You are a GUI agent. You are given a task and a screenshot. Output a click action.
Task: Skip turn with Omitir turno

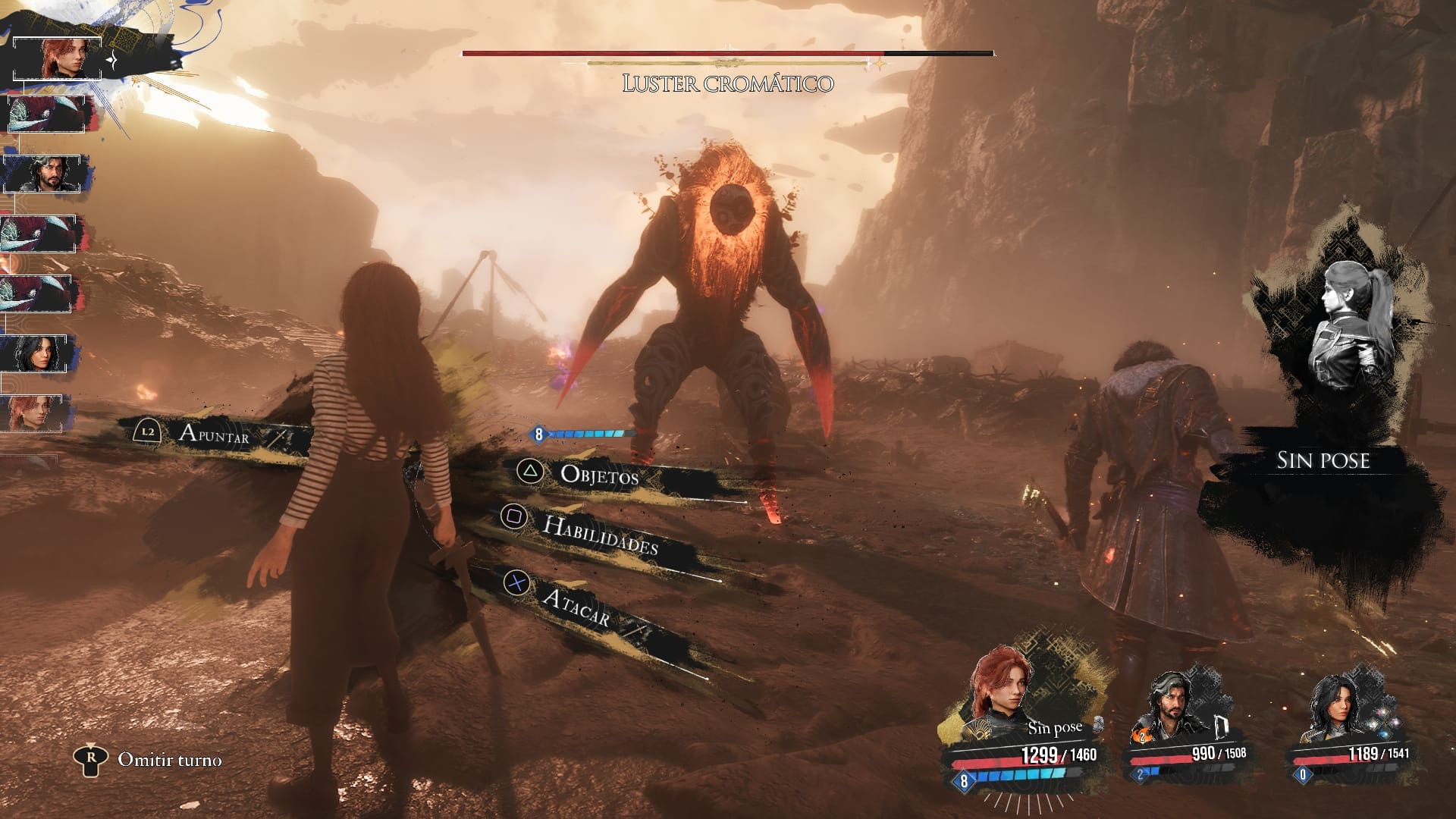[x=169, y=760]
